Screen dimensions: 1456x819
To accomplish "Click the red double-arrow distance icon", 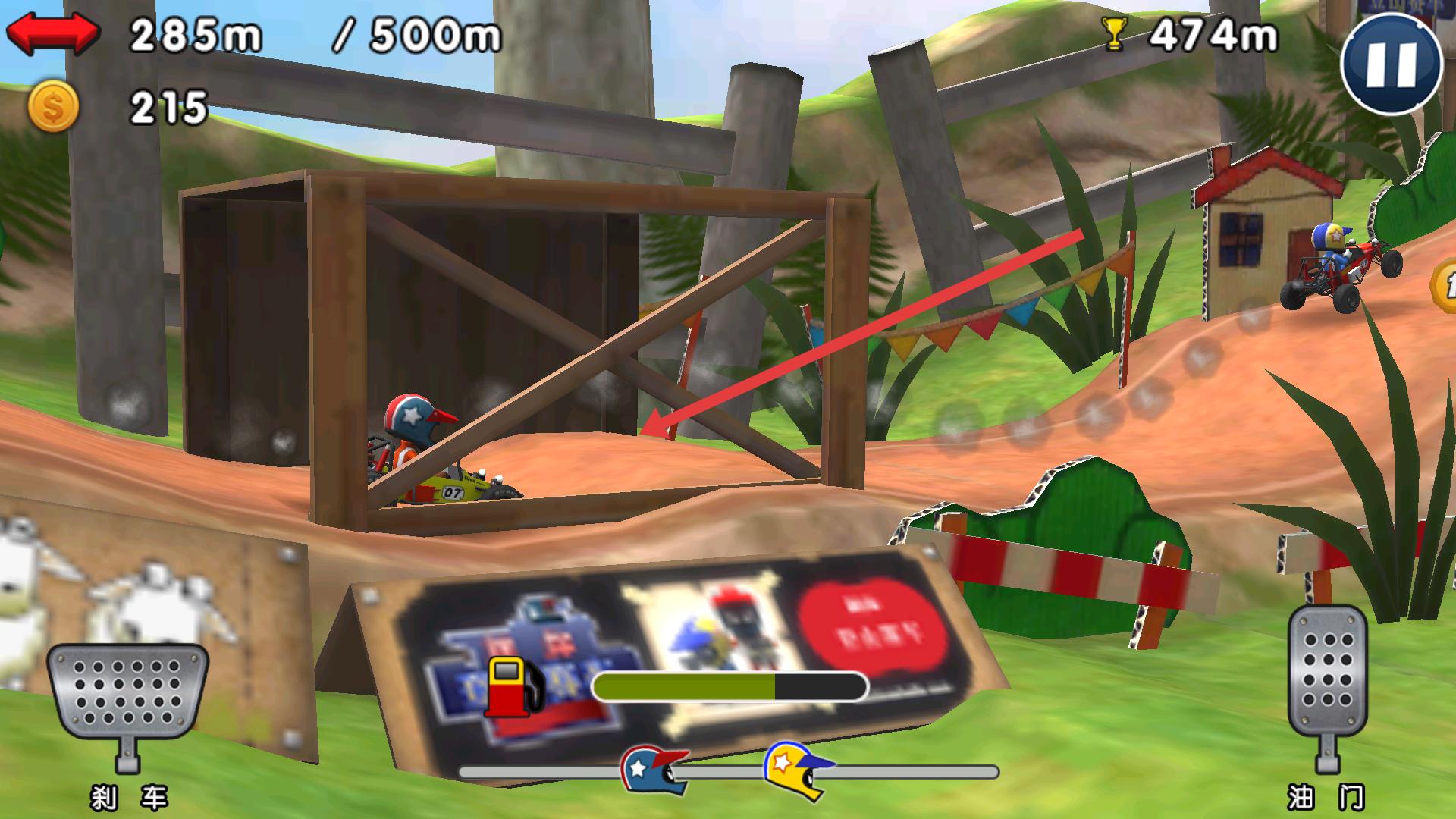I will pos(52,33).
